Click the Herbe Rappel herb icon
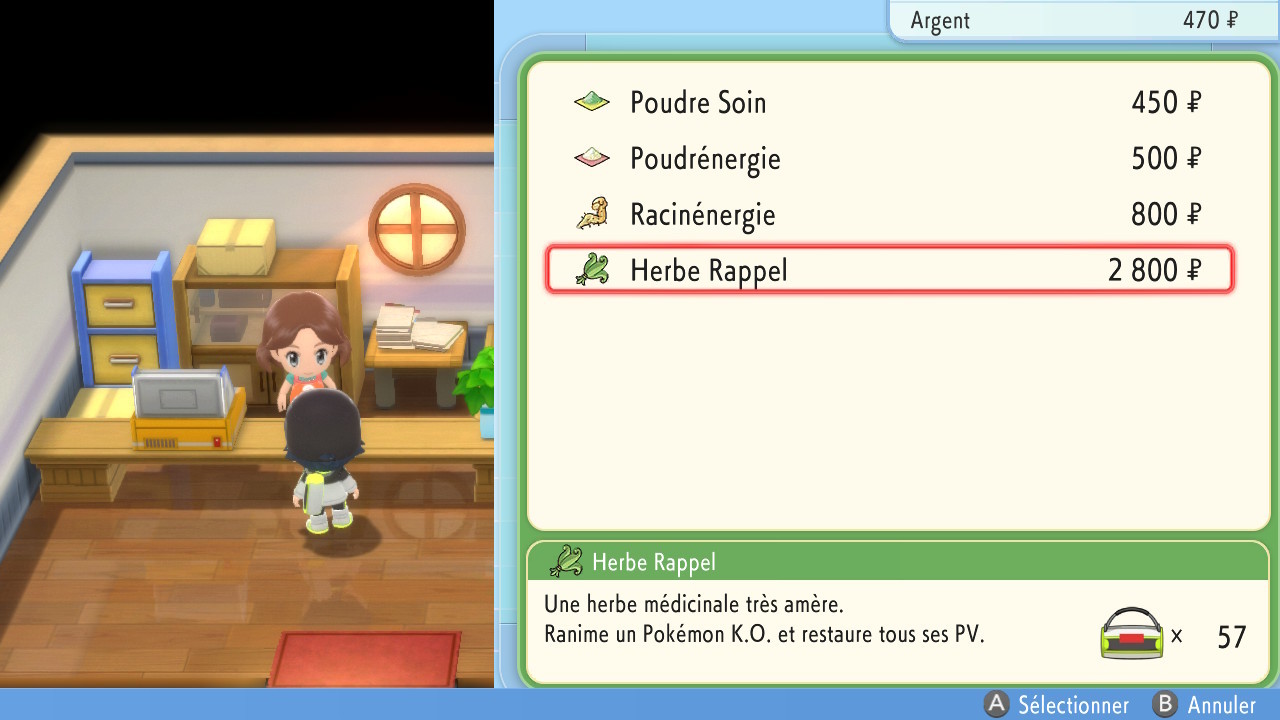 [x=592, y=269]
